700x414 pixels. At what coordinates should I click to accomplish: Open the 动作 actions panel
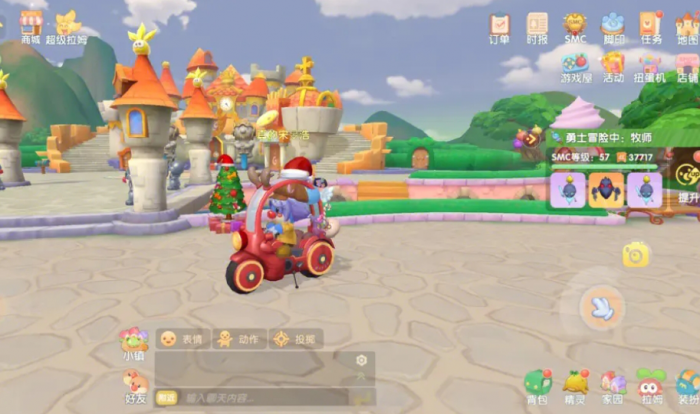click(239, 339)
